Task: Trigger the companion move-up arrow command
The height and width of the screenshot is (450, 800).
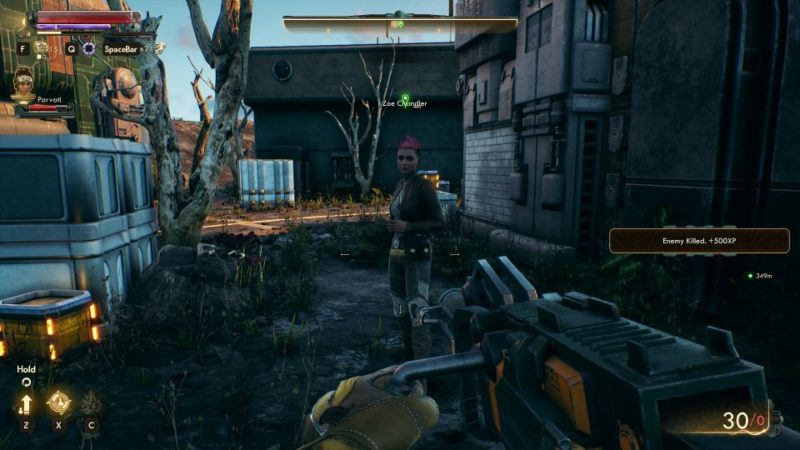Action: (x=24, y=404)
